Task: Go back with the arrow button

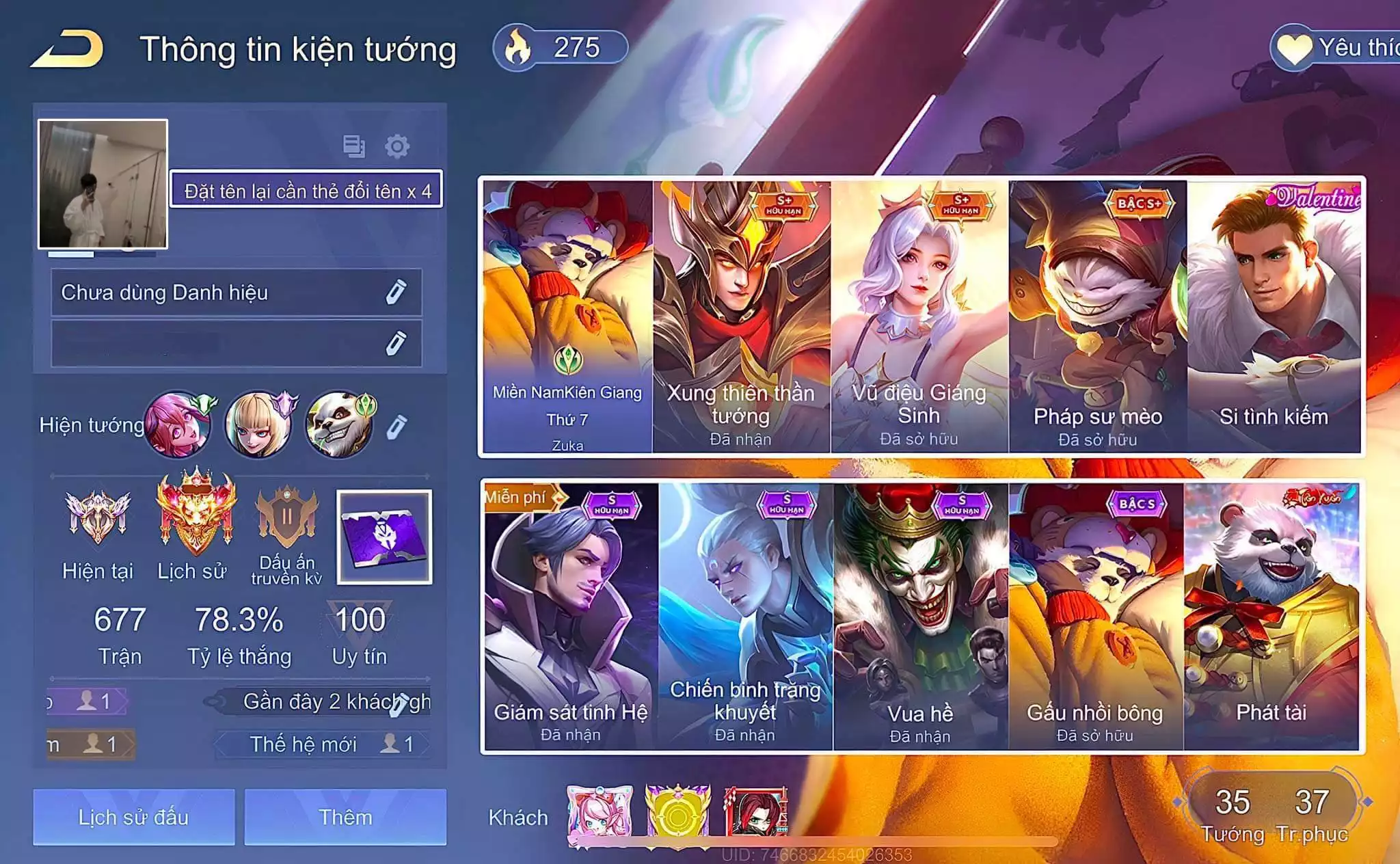Action: (67, 49)
